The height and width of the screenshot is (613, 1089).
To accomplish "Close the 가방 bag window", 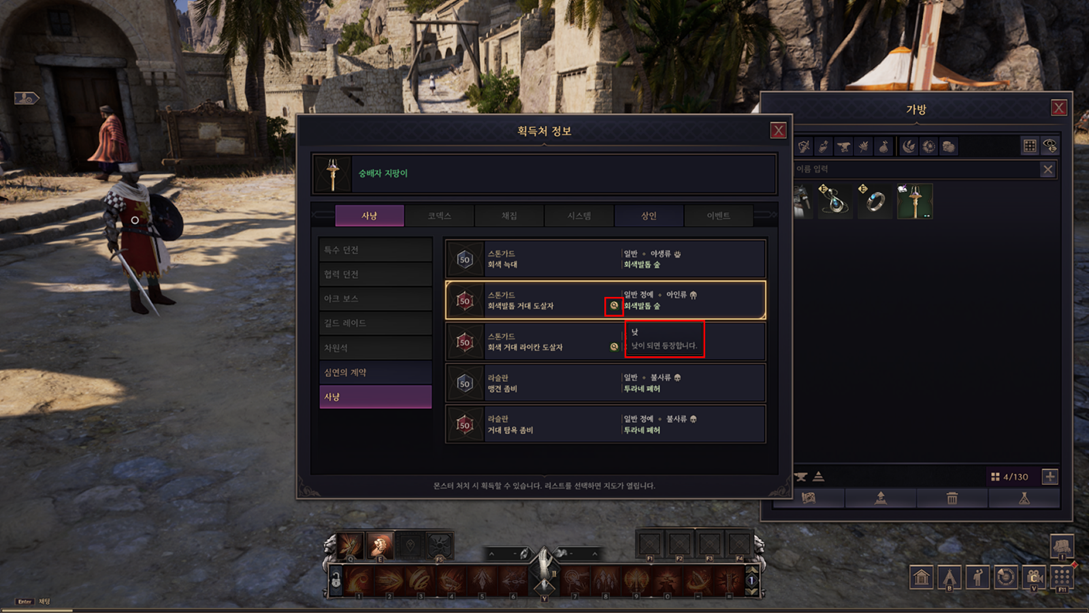I will (x=1058, y=108).
